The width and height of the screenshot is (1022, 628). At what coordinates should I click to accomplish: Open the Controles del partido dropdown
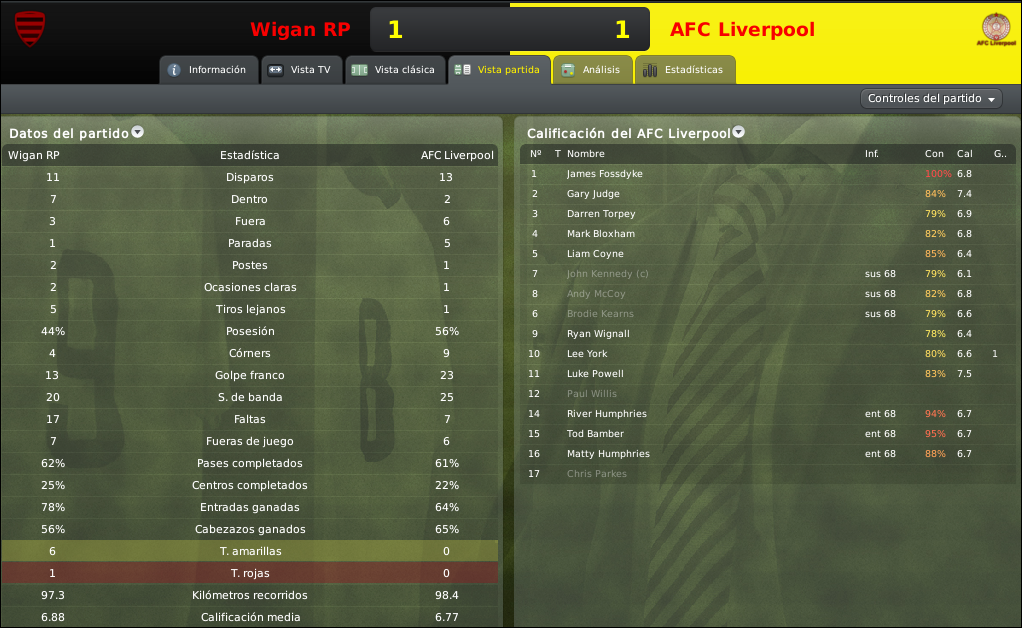point(931,99)
